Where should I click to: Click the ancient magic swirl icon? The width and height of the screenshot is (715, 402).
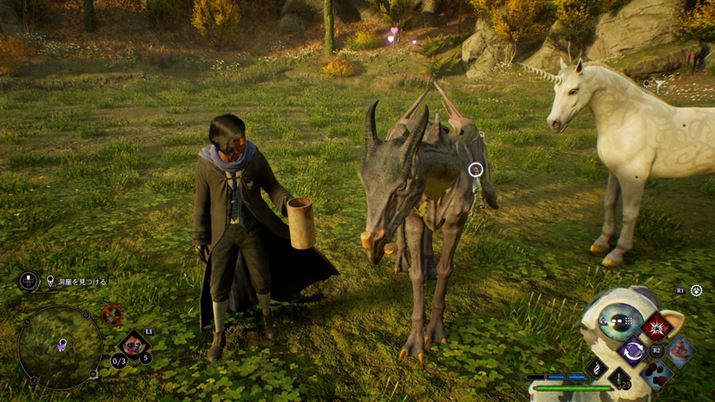(x=598, y=368)
